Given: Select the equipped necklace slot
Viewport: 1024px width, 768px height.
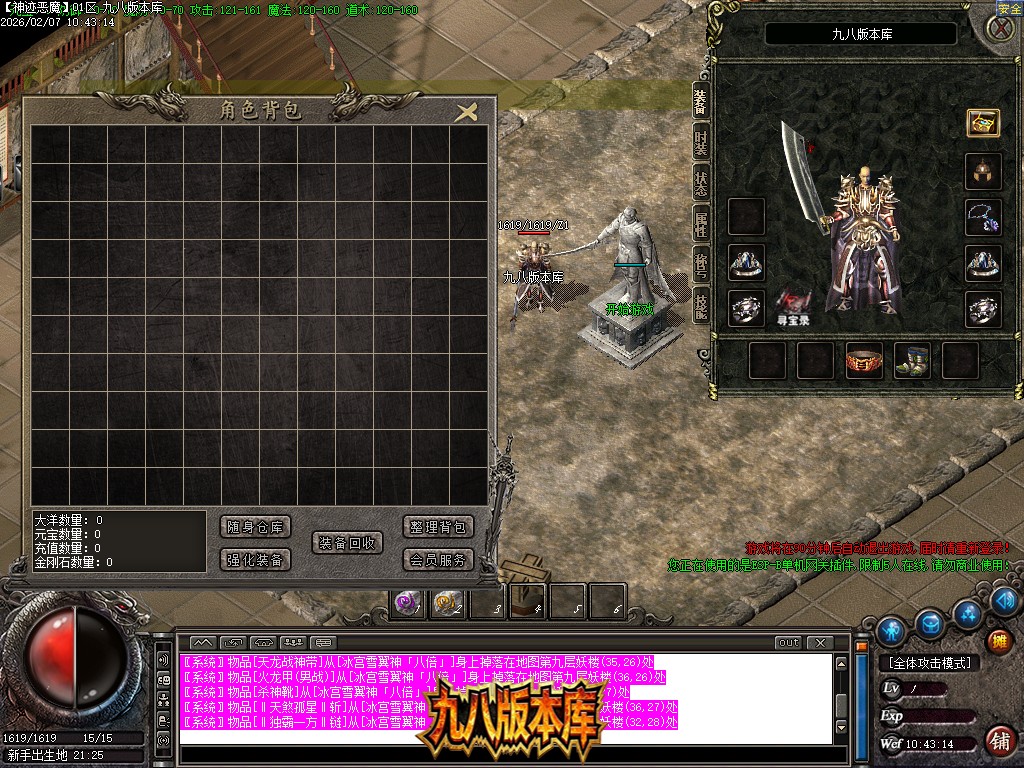Looking at the screenshot, I should 983,217.
